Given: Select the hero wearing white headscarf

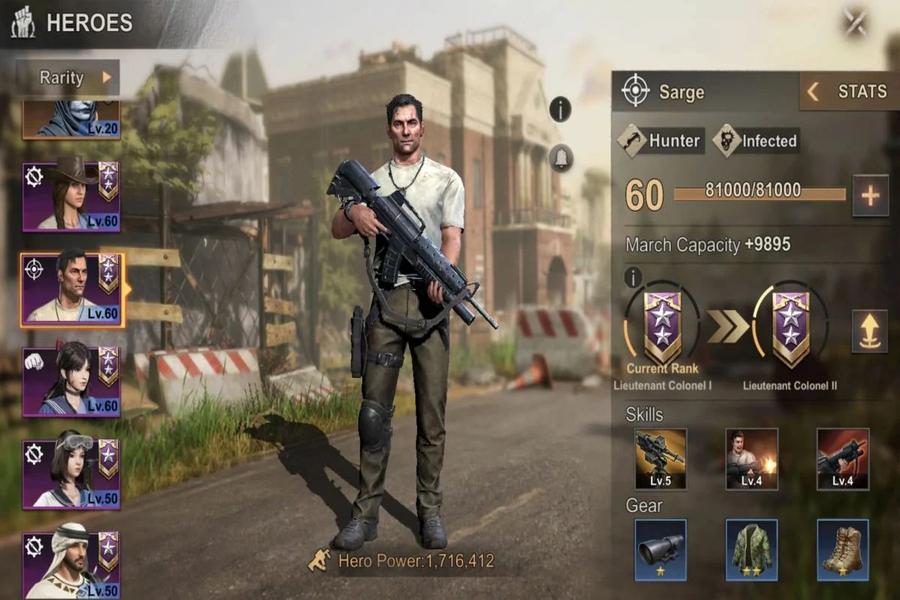Looking at the screenshot, I should (70, 562).
